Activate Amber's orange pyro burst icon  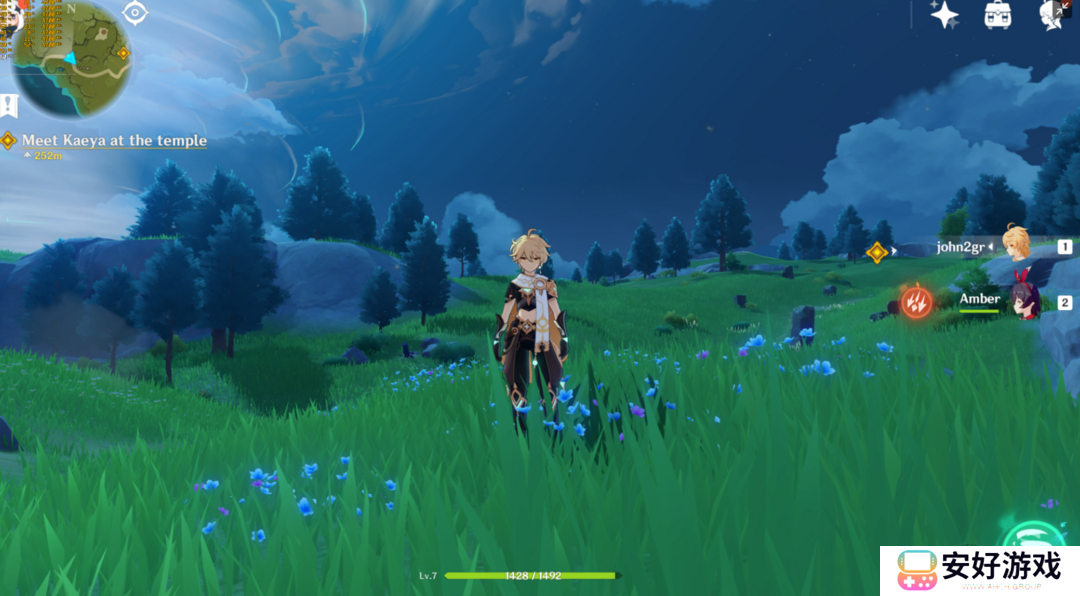pos(915,301)
